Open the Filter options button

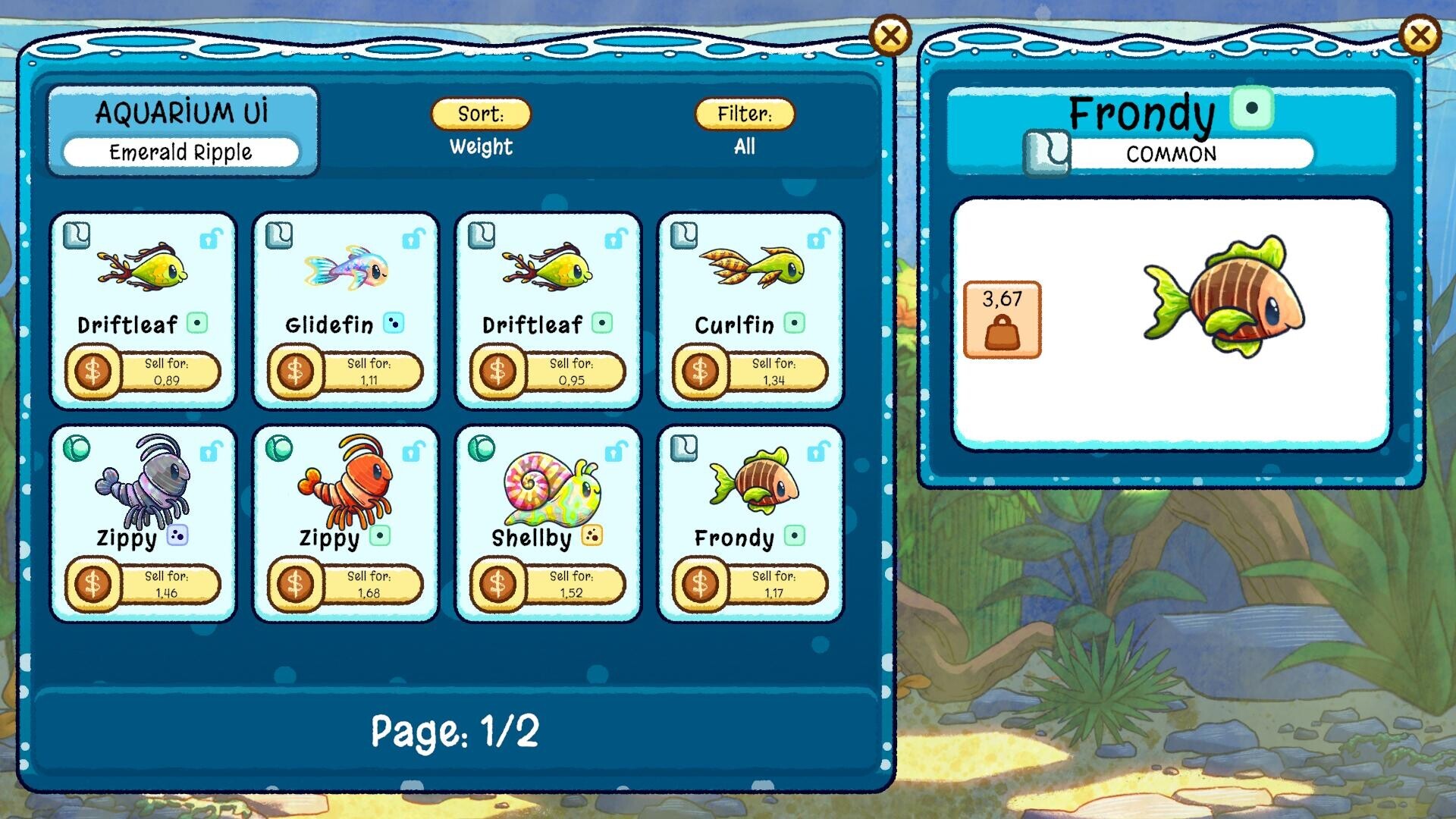pyautogui.click(x=745, y=114)
